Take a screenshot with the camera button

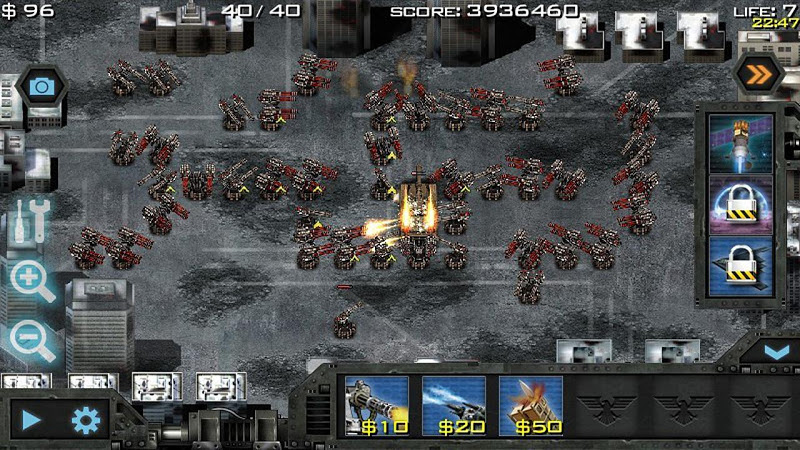(42, 87)
